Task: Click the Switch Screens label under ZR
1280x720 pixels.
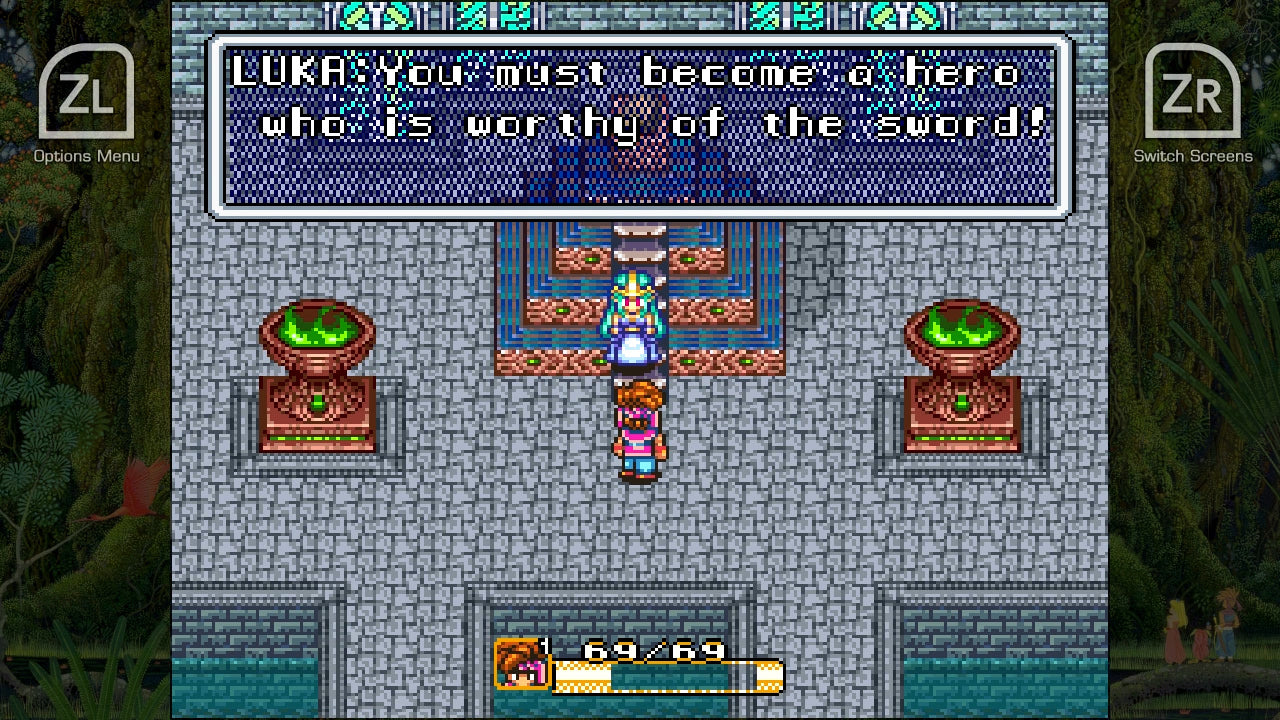Action: pyautogui.click(x=1193, y=156)
